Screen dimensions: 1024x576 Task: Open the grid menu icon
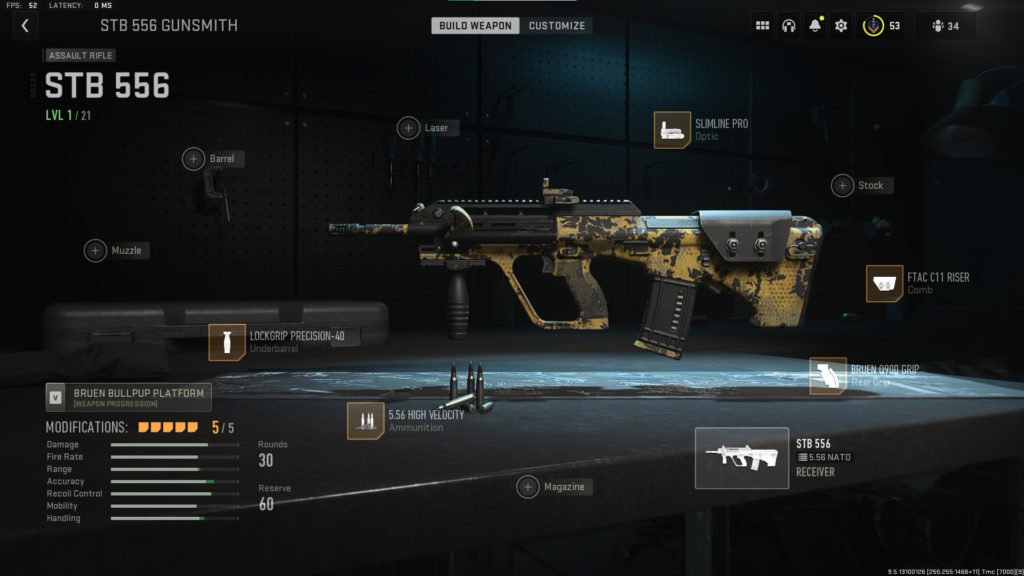[762, 26]
